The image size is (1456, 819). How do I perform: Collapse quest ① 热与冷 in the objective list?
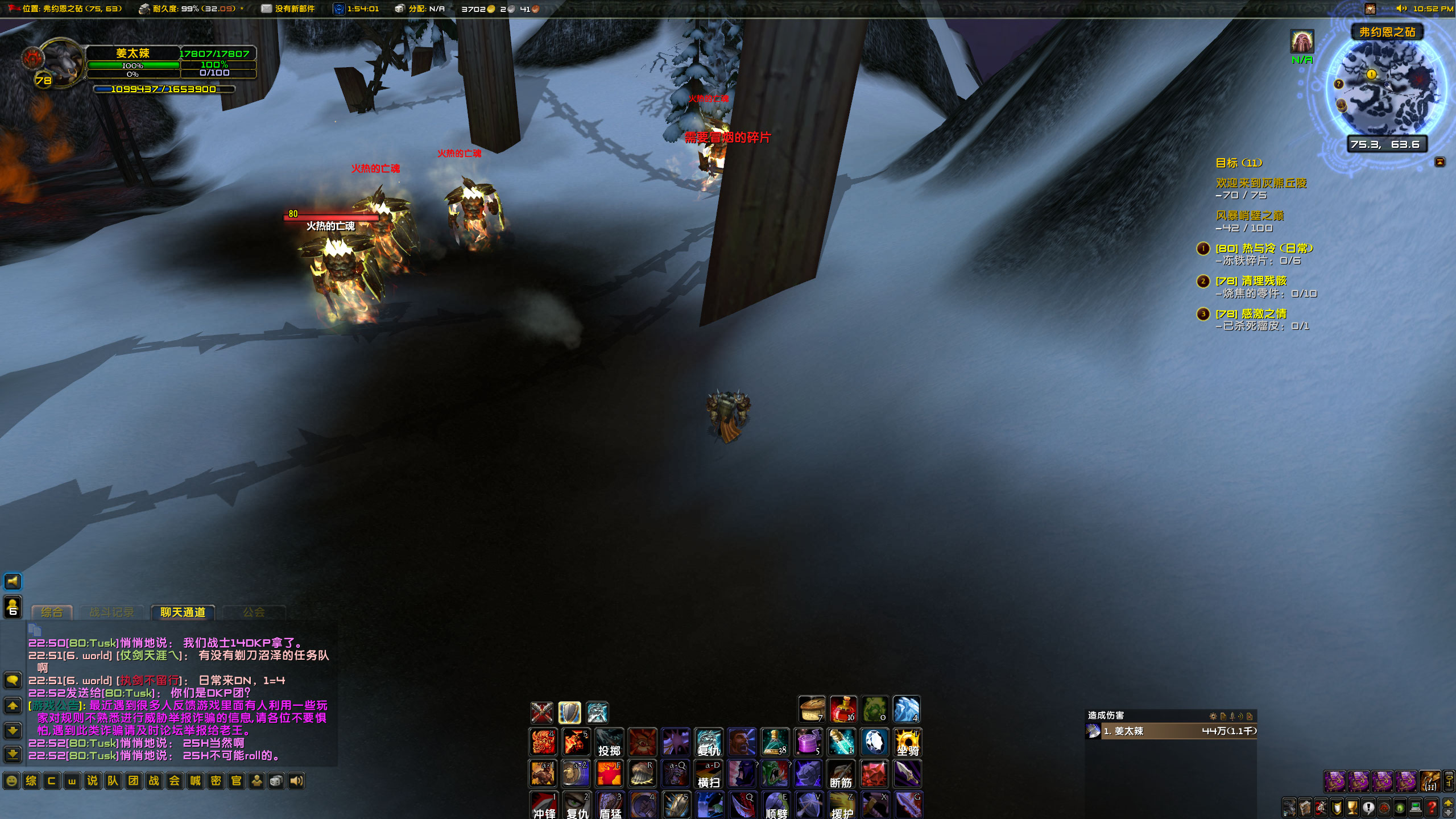[1202, 249]
